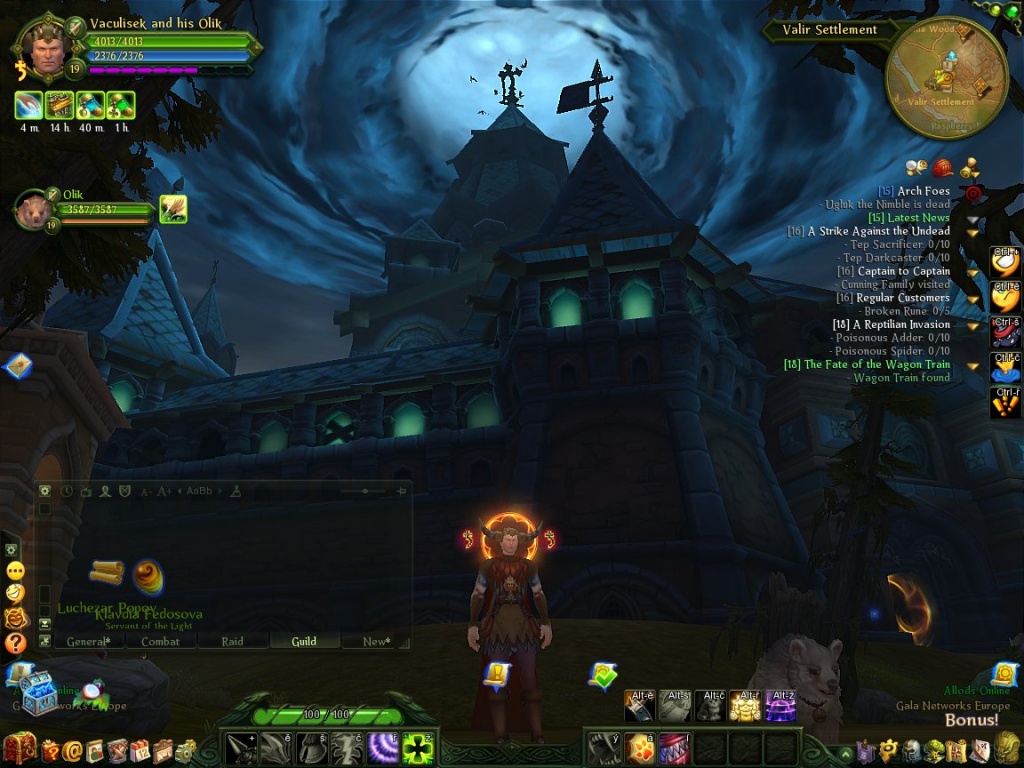The height and width of the screenshot is (768, 1024).
Task: Select the General chat tab
Action: tap(86, 641)
